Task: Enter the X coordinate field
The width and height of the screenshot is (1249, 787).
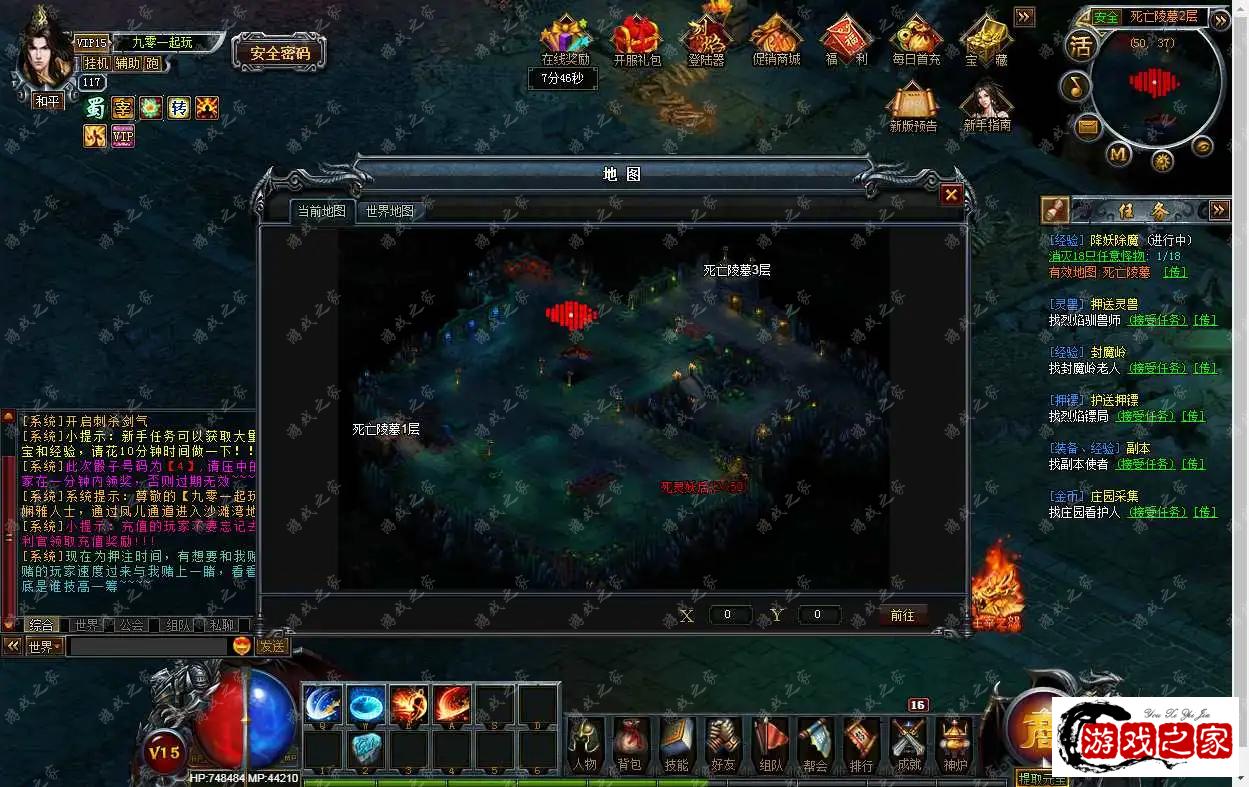Action: [730, 615]
